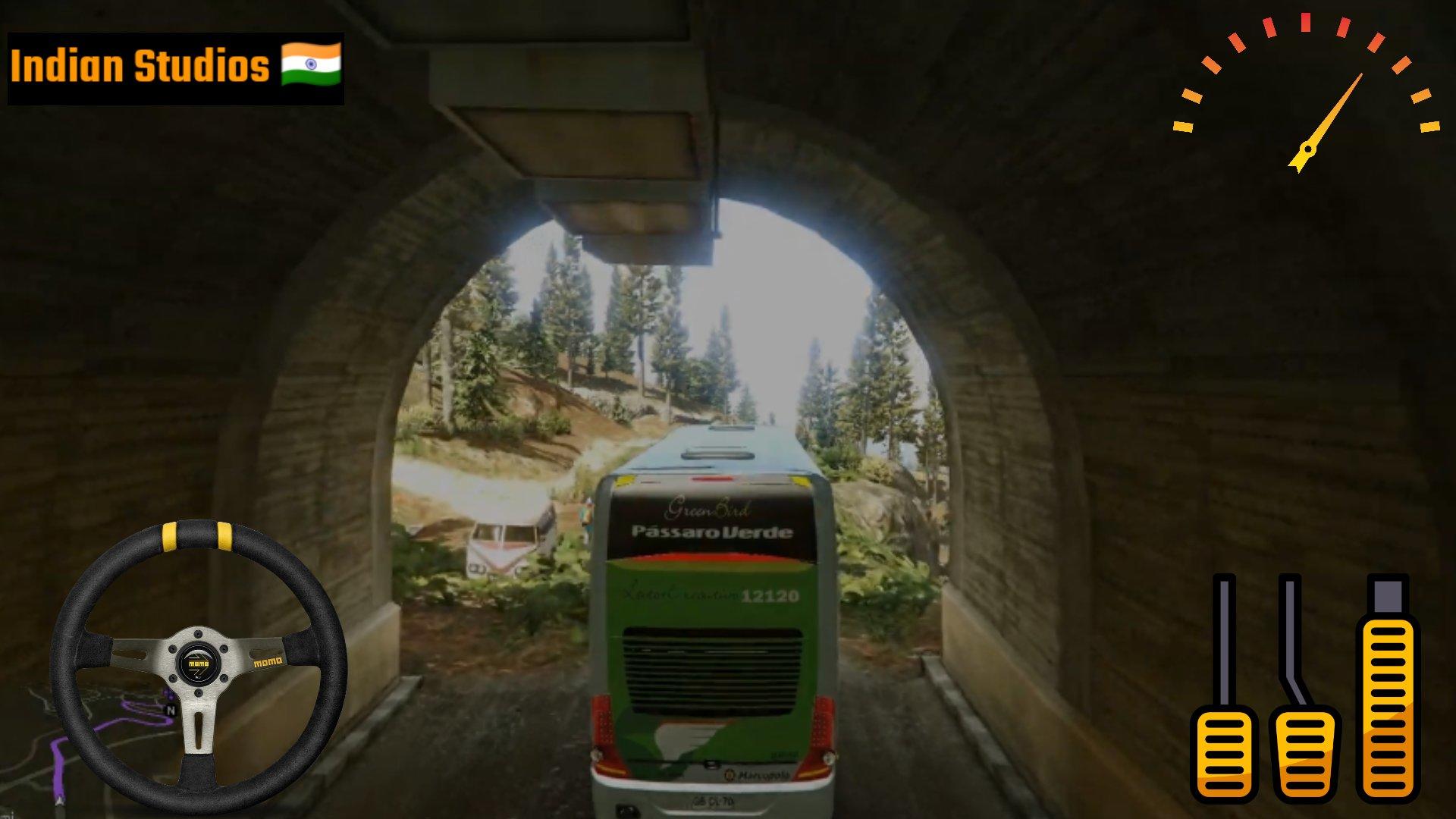The image size is (1456, 819).
Task: Click the 12120 fleet number
Action: point(770,596)
